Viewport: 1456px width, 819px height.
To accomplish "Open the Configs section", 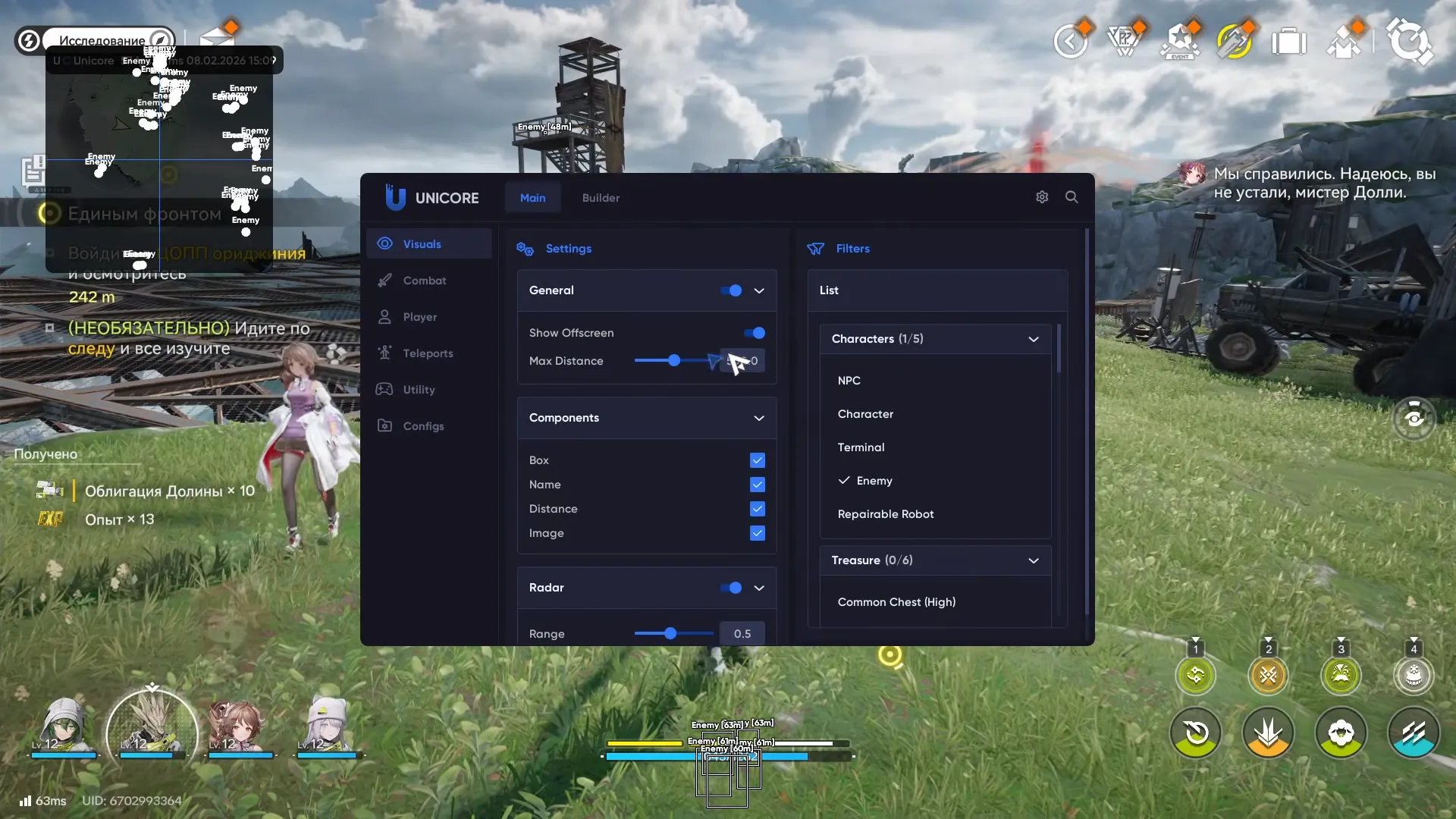I will (x=422, y=425).
